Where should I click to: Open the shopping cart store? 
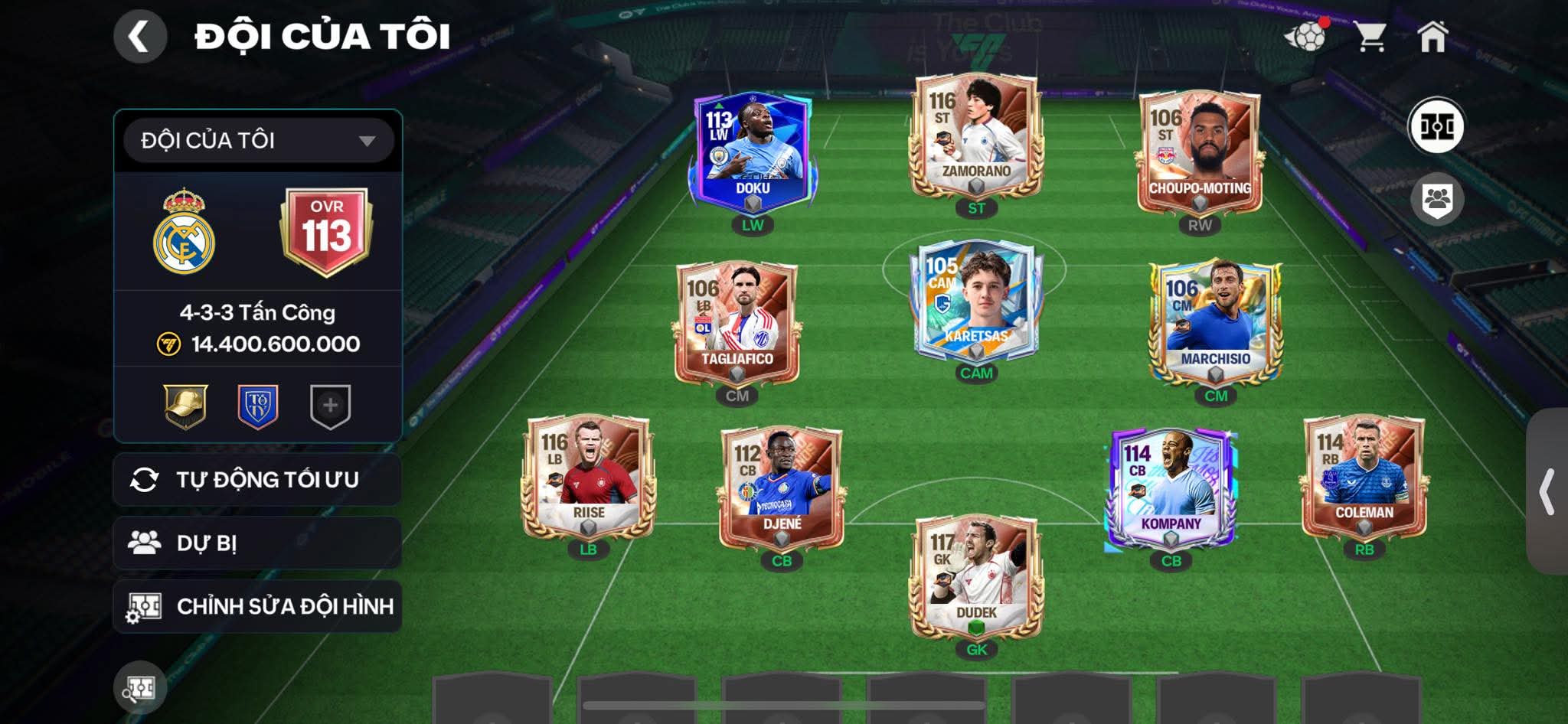(x=1370, y=36)
